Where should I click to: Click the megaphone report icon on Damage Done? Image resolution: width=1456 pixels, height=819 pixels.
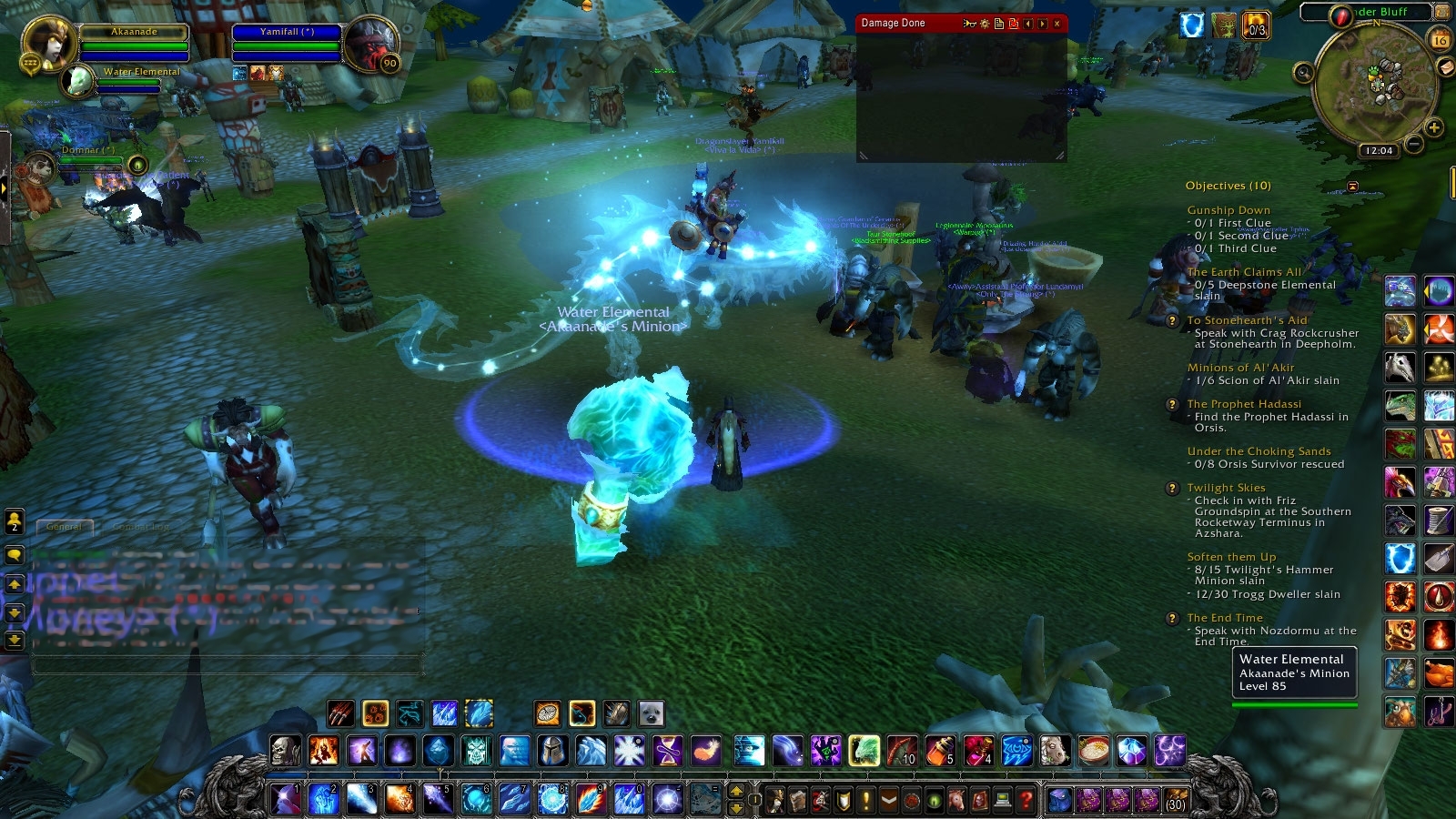pyautogui.click(x=970, y=24)
